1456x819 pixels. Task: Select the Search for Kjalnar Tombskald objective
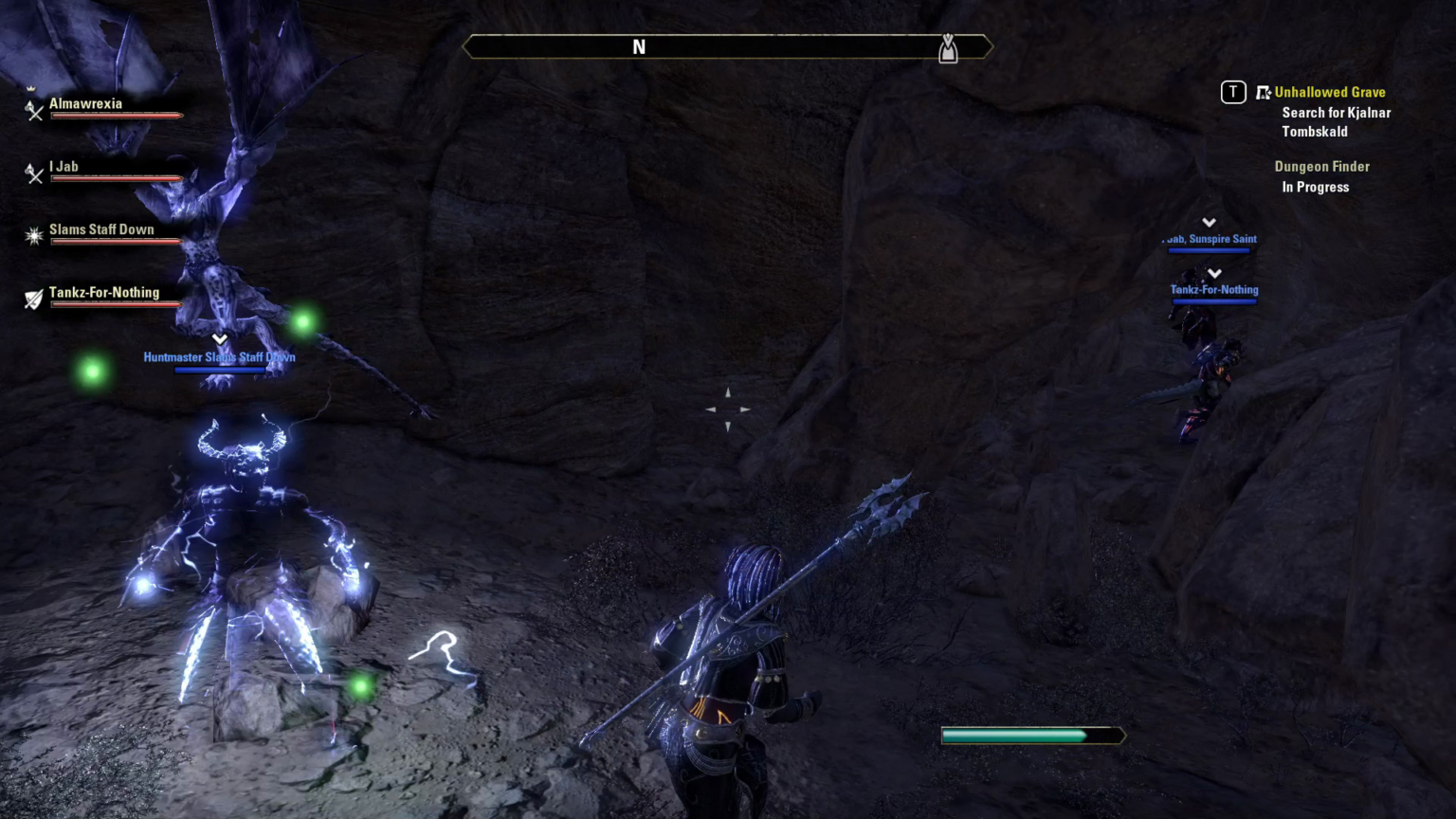1336,121
